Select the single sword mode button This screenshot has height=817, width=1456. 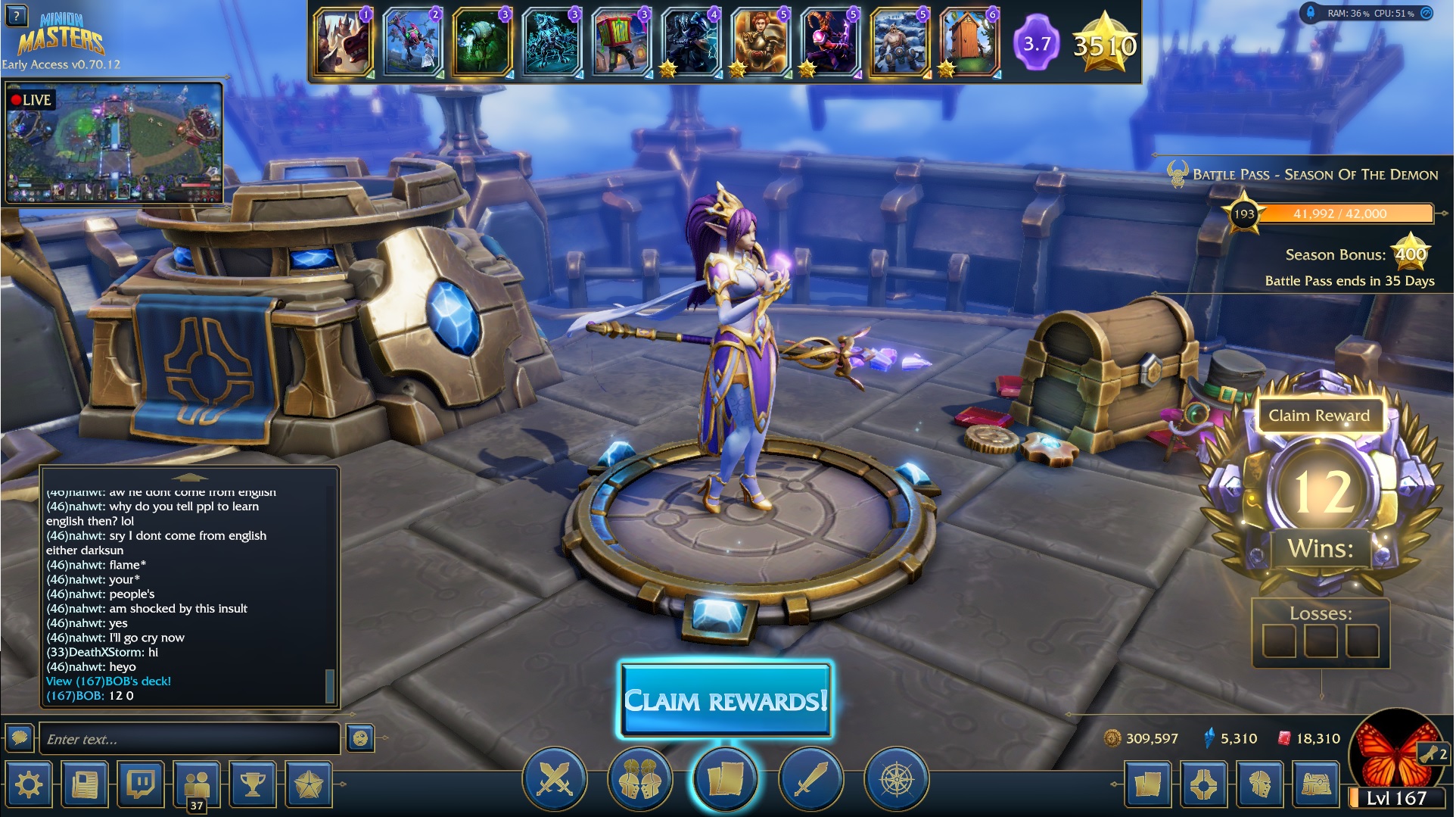pos(810,779)
